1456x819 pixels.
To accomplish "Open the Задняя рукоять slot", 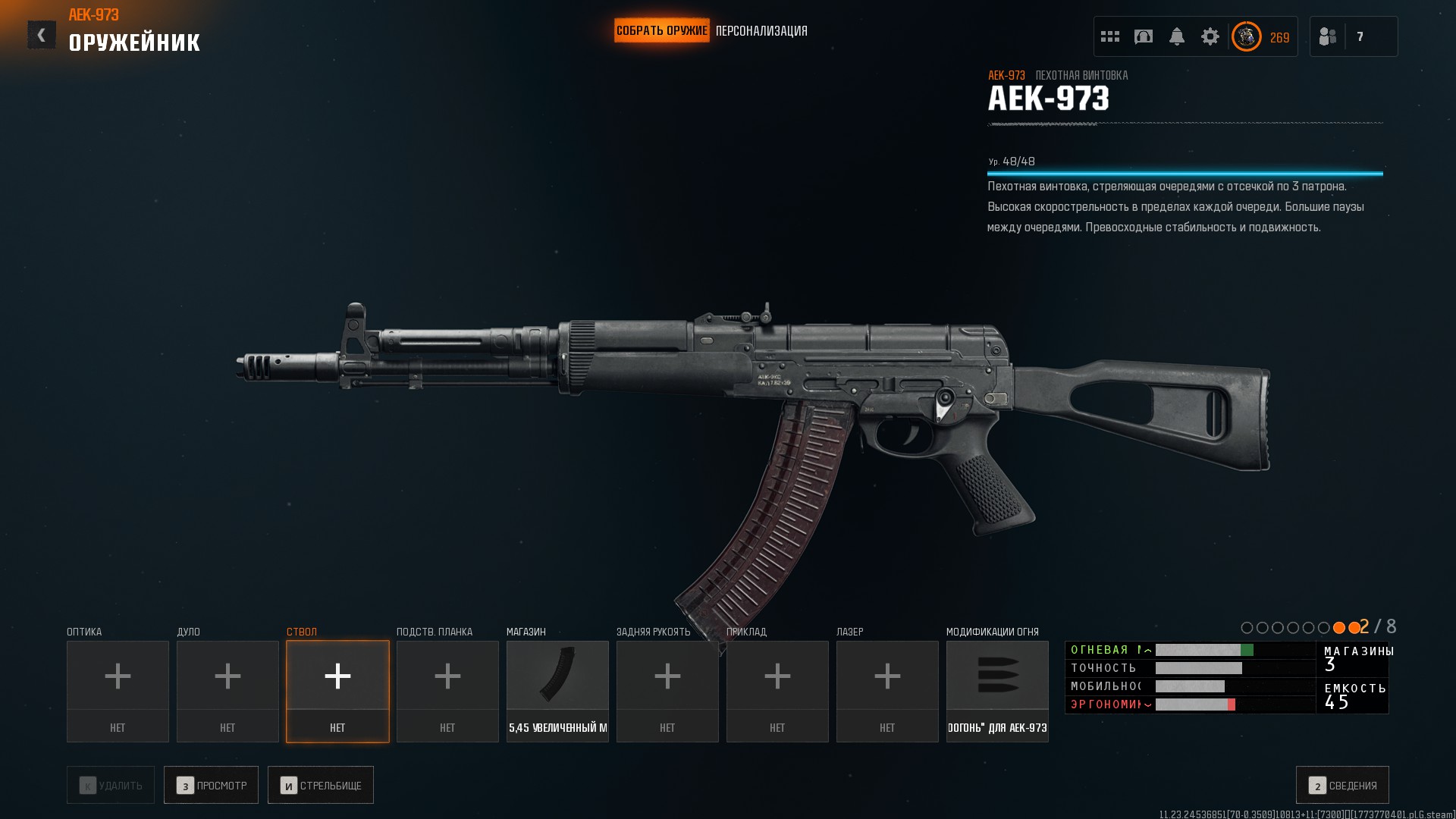I will [x=667, y=691].
